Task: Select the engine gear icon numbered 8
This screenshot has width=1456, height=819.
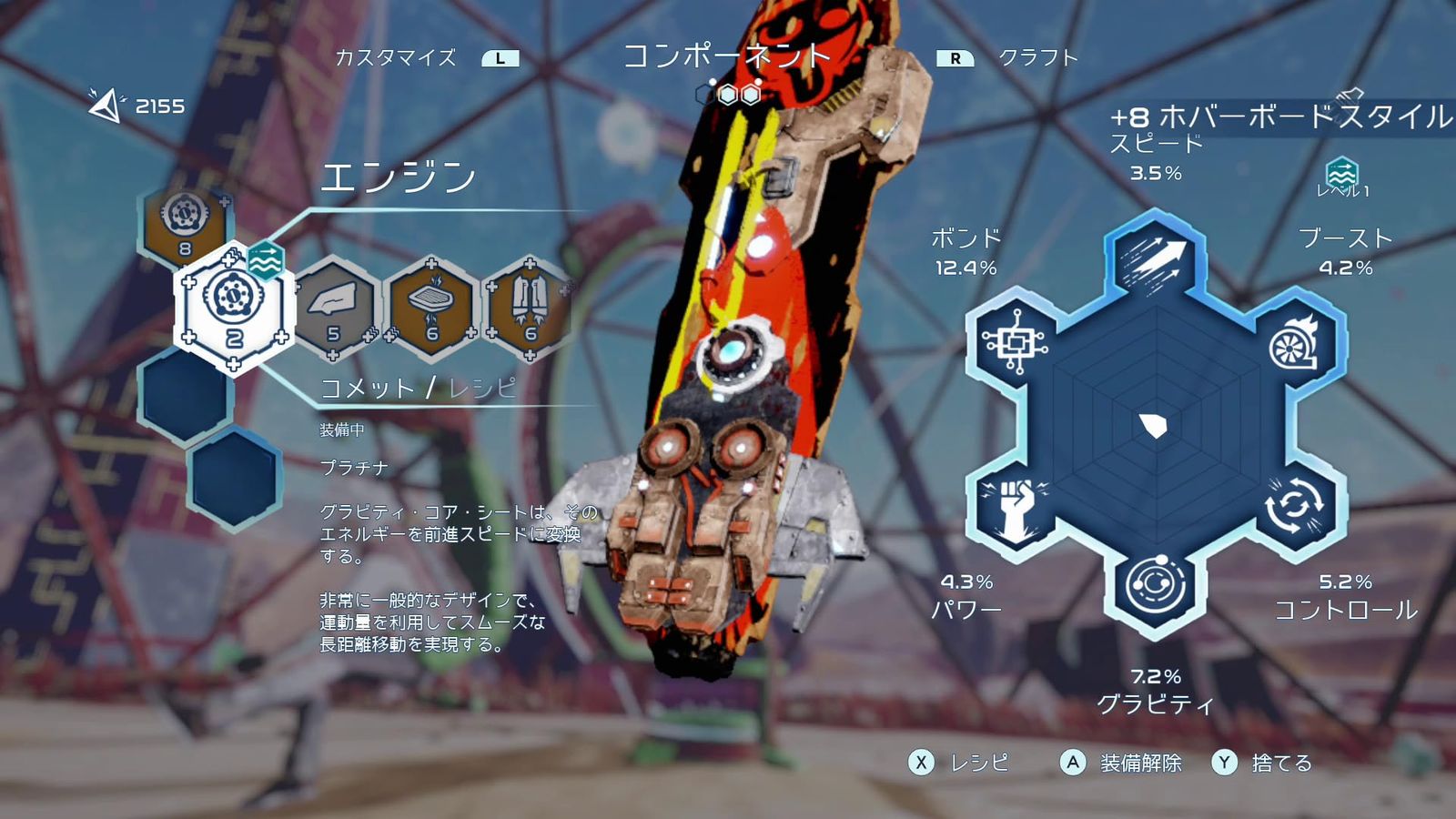Action: tap(185, 218)
